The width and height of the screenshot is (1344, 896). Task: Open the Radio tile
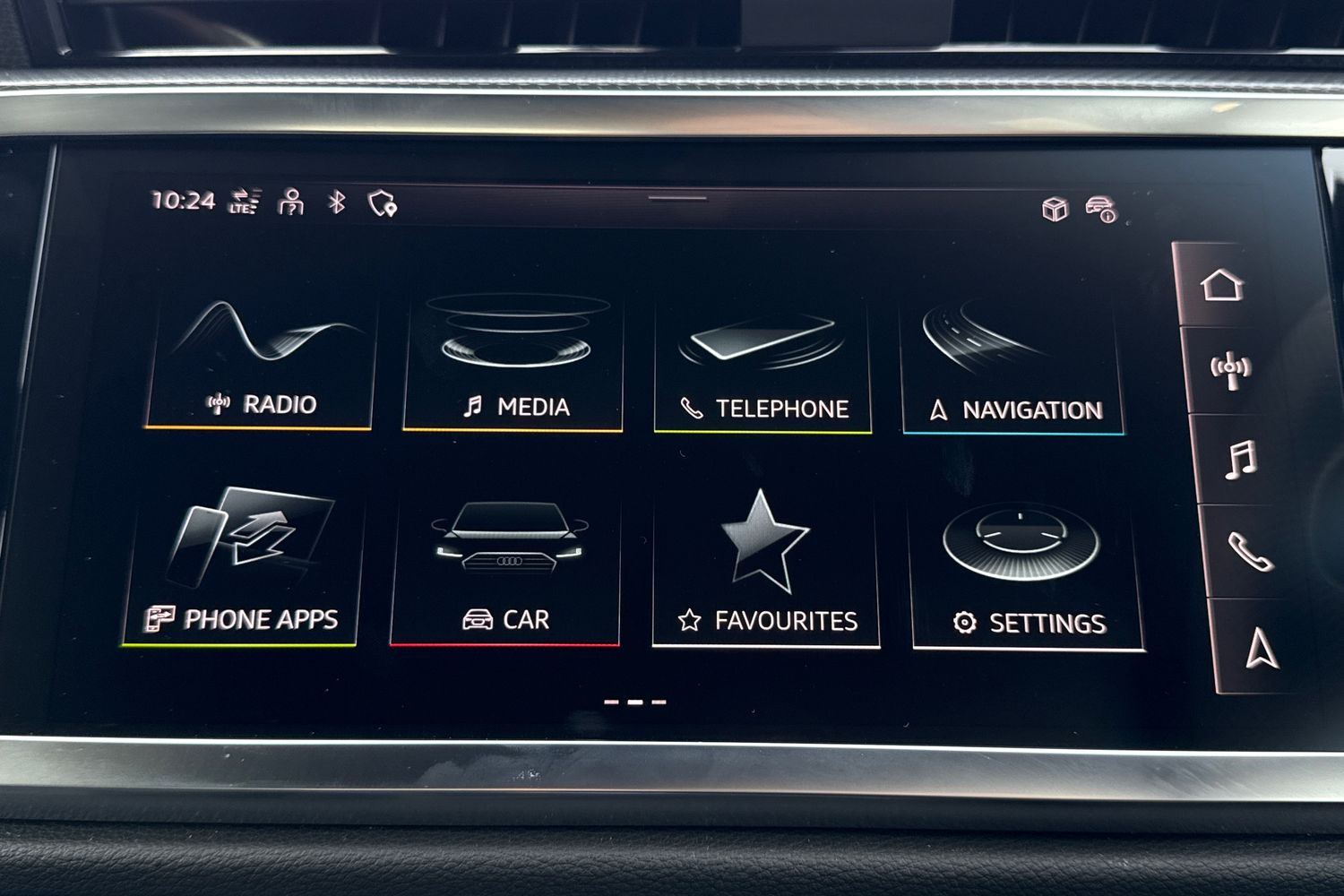pyautogui.click(x=260, y=363)
